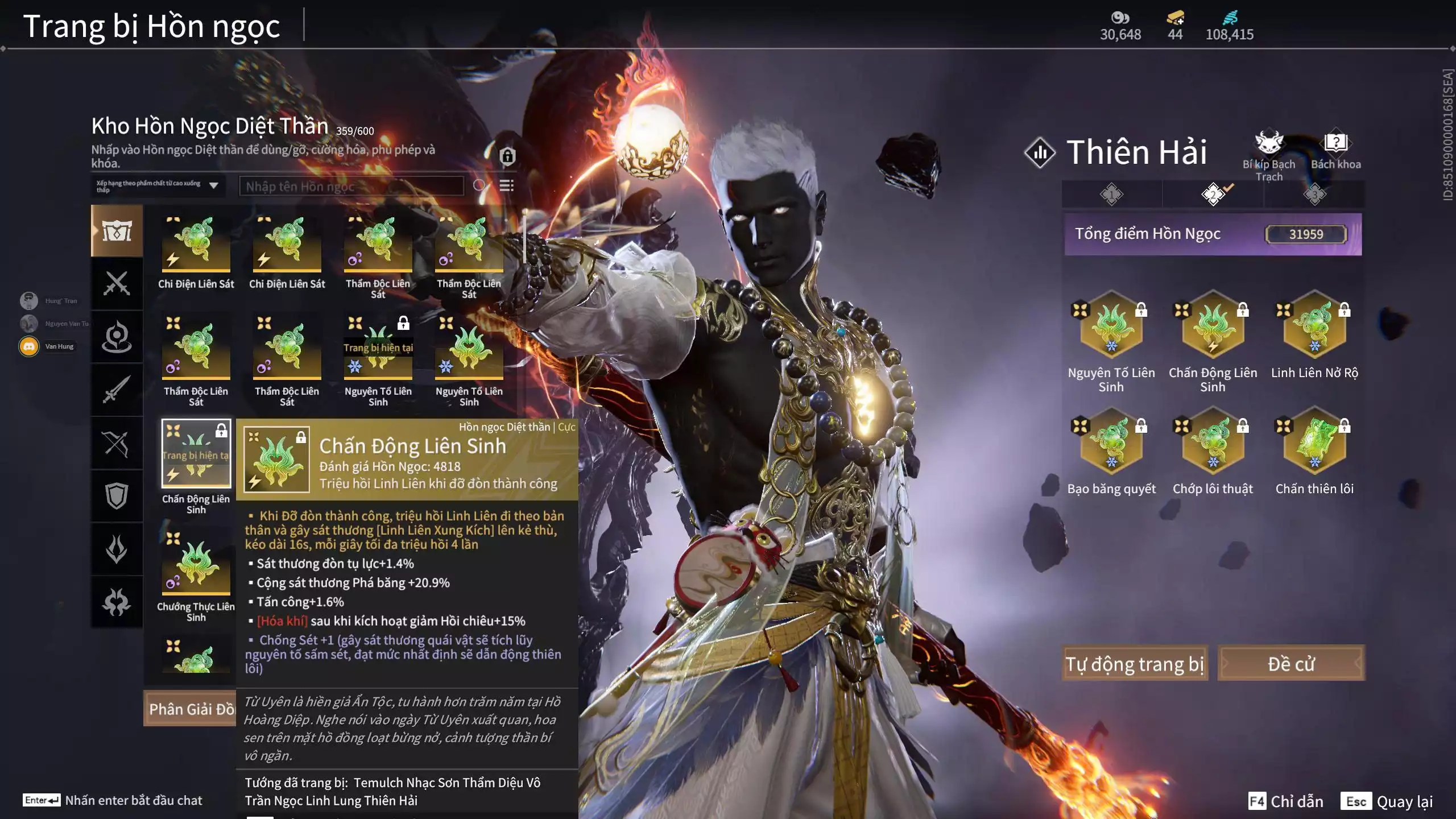Select equipped Linh Liên Nở Rộ soul jade

click(1314, 327)
